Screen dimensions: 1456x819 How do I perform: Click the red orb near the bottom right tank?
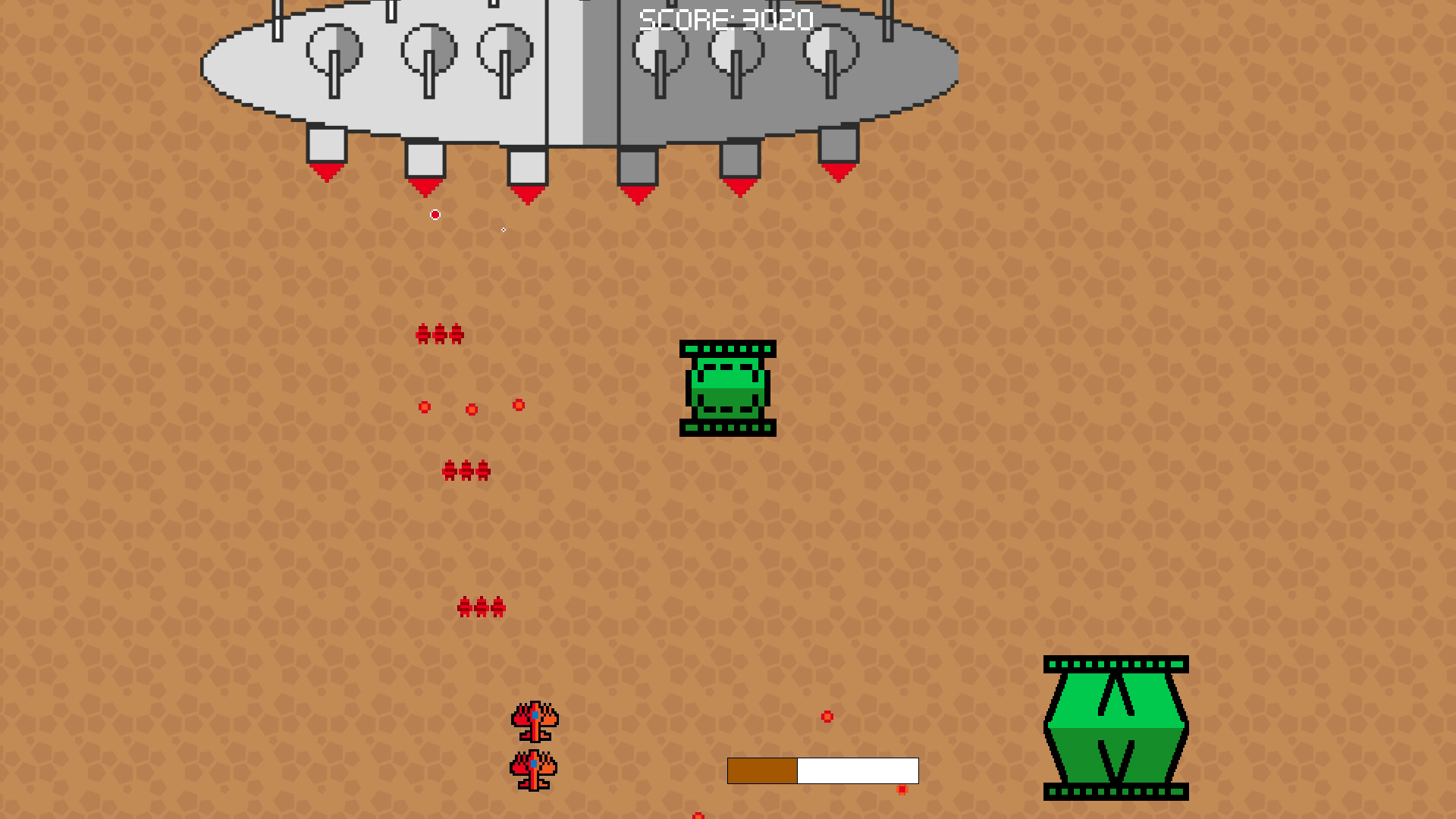(x=827, y=717)
